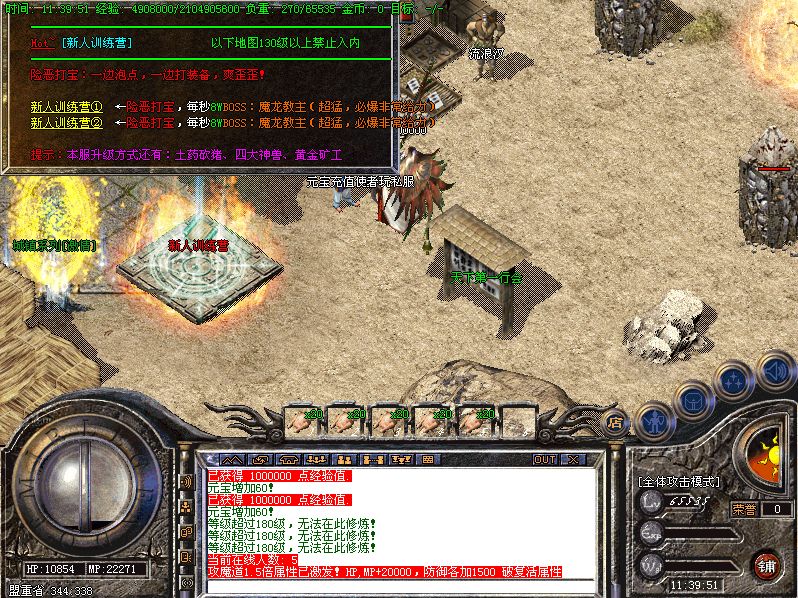This screenshot has width=798, height=598.
Task: Open the shop with the 店 button
Action: pyautogui.click(x=616, y=423)
